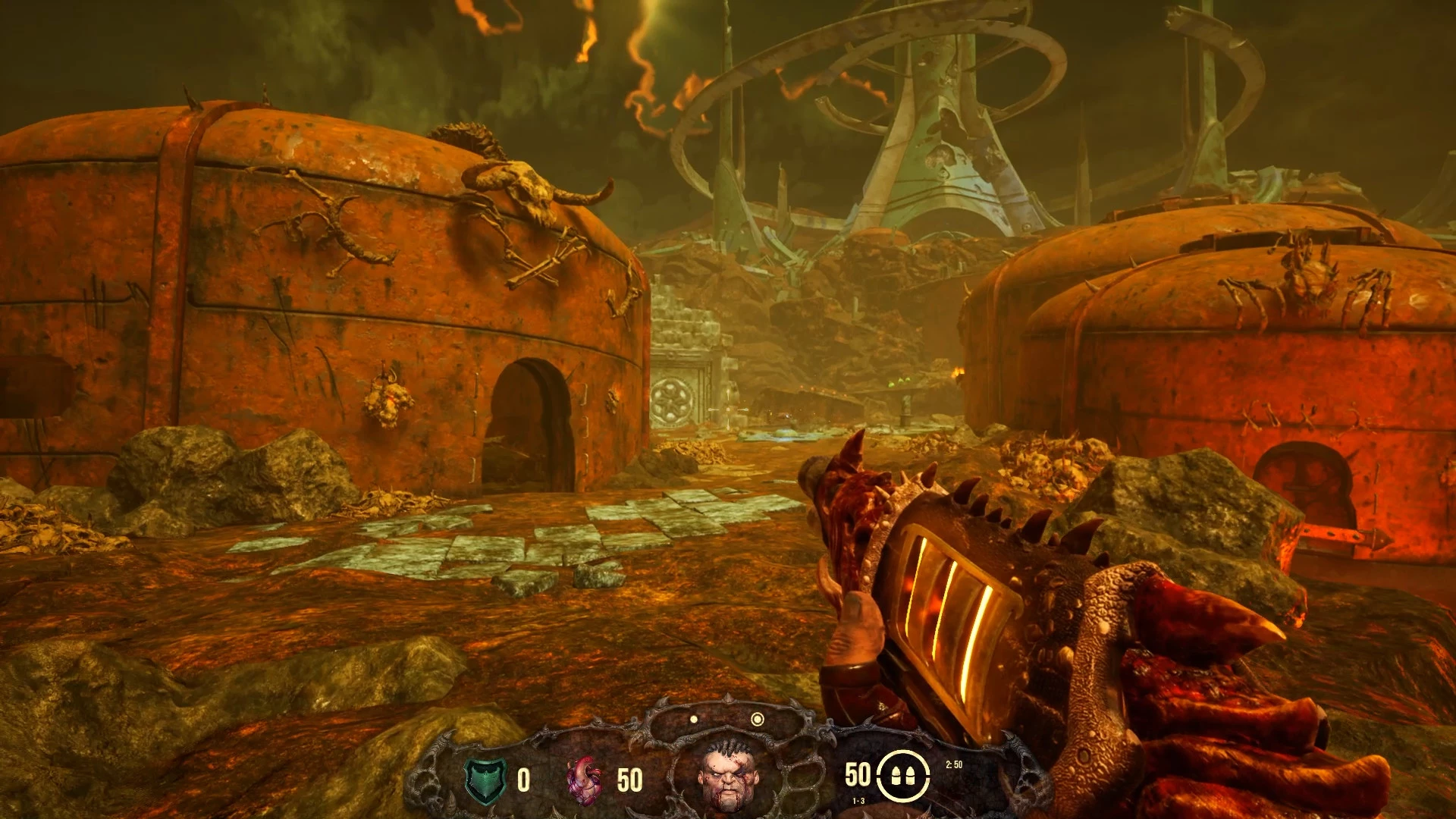The height and width of the screenshot is (819, 1456).
Task: Click the green armor shield icon
Action: 485,780
